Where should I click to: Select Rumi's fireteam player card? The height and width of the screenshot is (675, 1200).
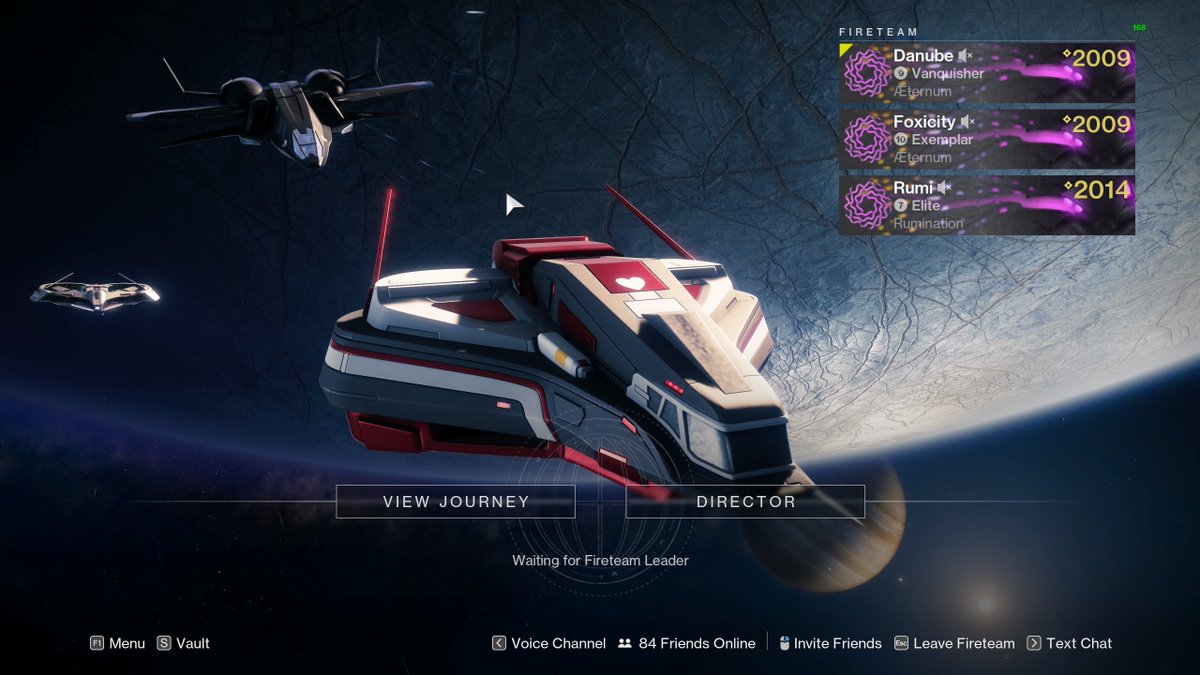986,205
